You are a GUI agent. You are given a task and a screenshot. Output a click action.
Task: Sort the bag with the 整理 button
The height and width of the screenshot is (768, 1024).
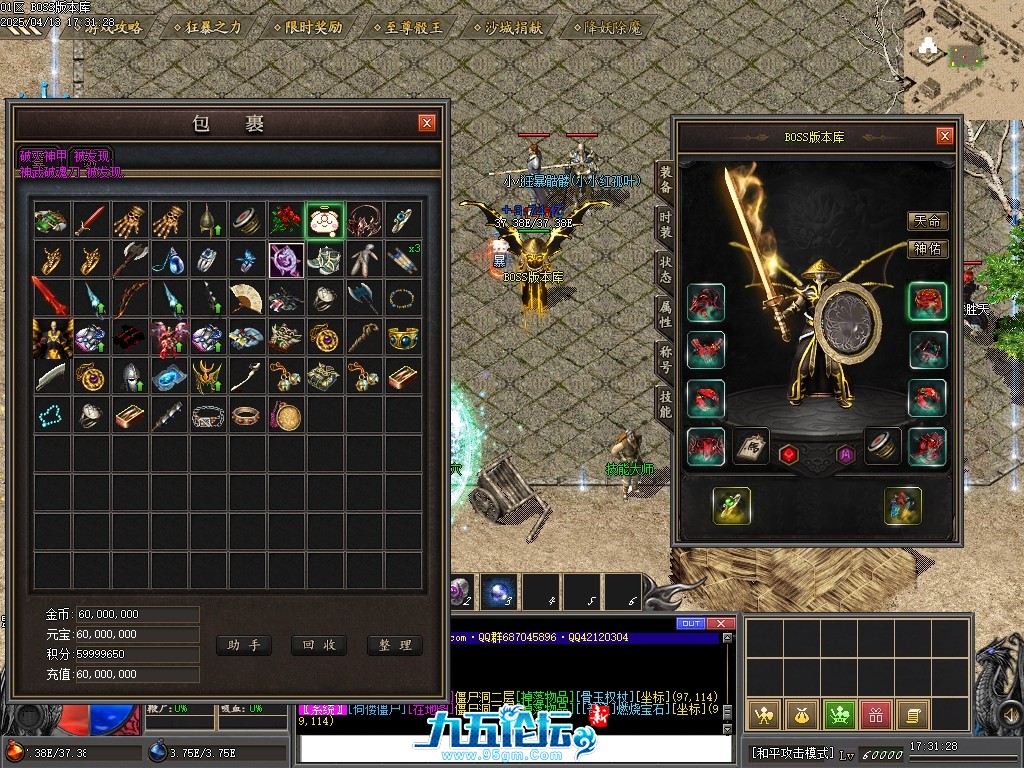(395, 645)
